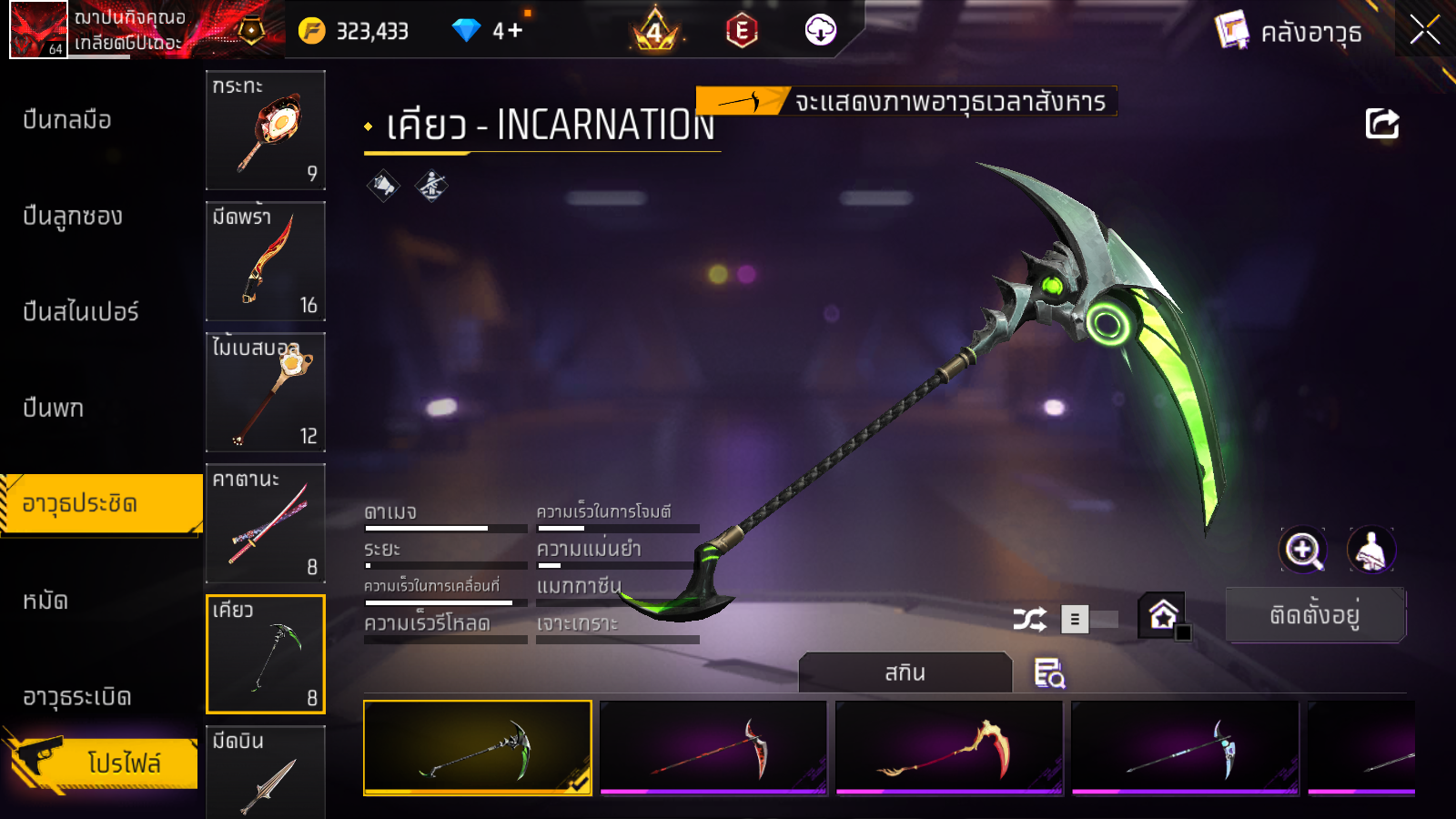Open the ปืนสไนเปอร์ category
The height and width of the screenshot is (819, 1456).
click(x=81, y=312)
